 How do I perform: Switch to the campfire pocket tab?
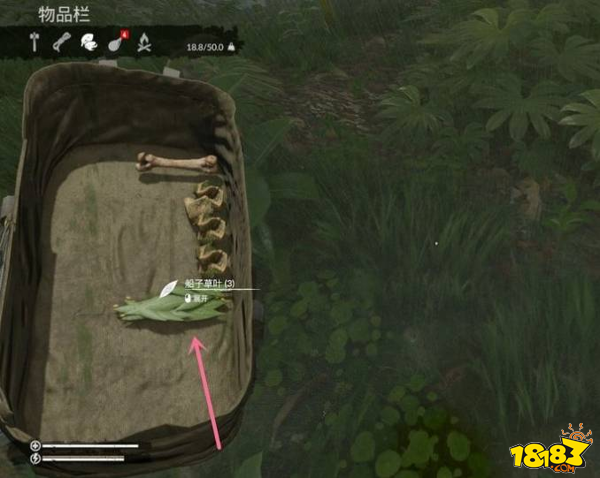click(143, 42)
